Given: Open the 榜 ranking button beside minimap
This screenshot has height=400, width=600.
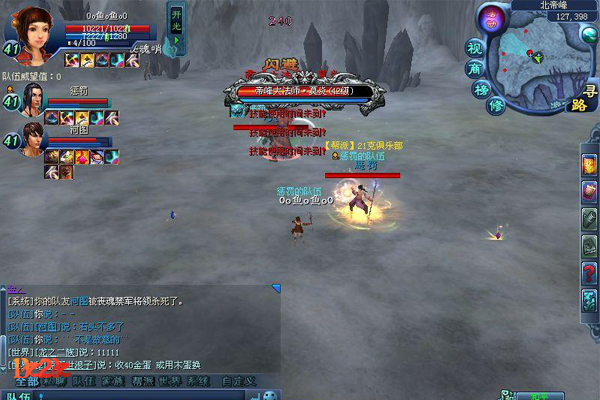Looking at the screenshot, I should [x=482, y=88].
